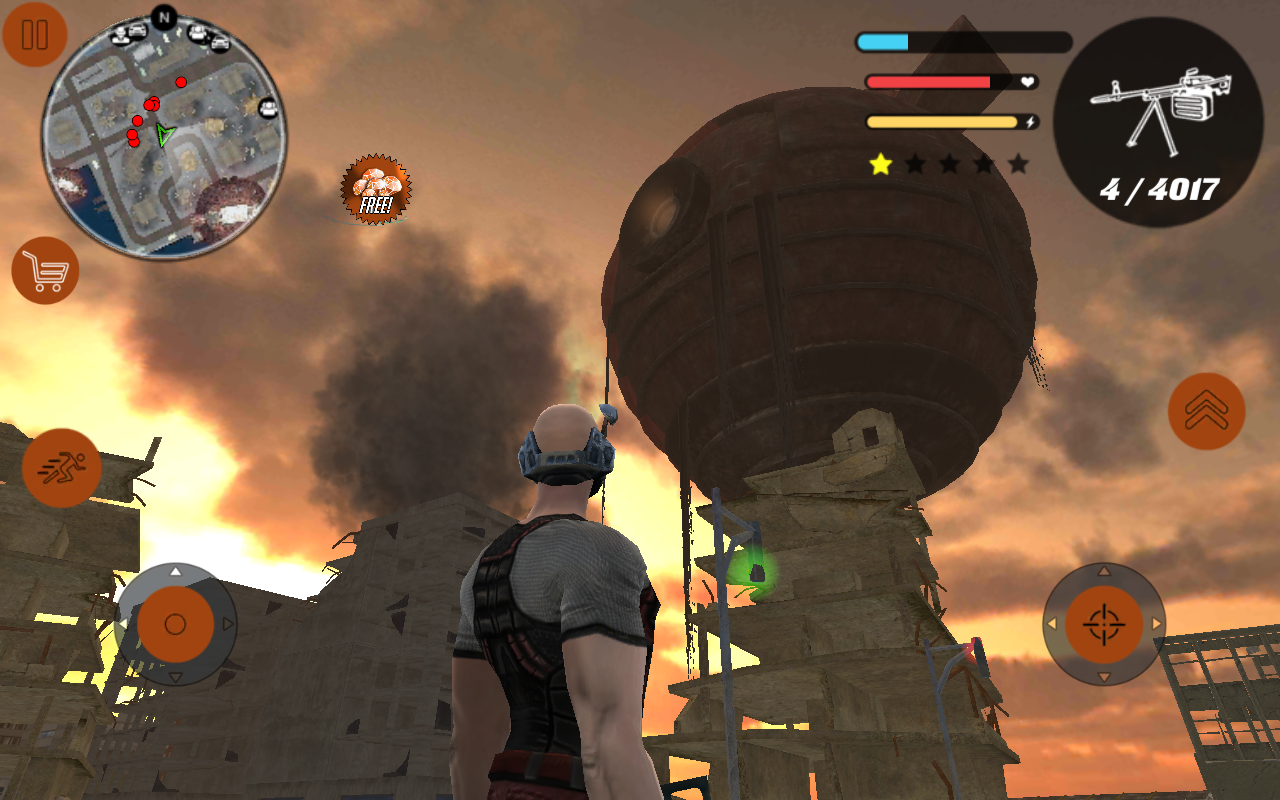1280x800 pixels.
Task: Tap the heart icon beside the health bar
Action: coord(1027,82)
